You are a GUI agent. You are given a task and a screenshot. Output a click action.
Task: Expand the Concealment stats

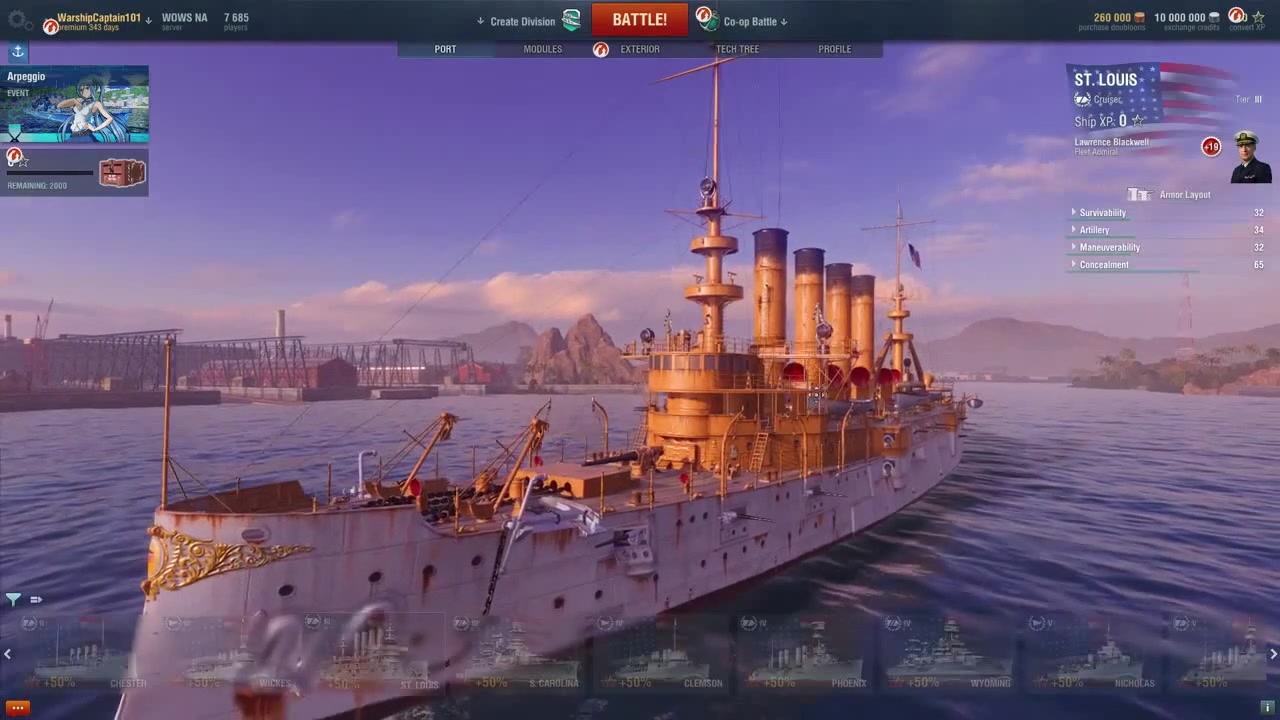[1104, 265]
